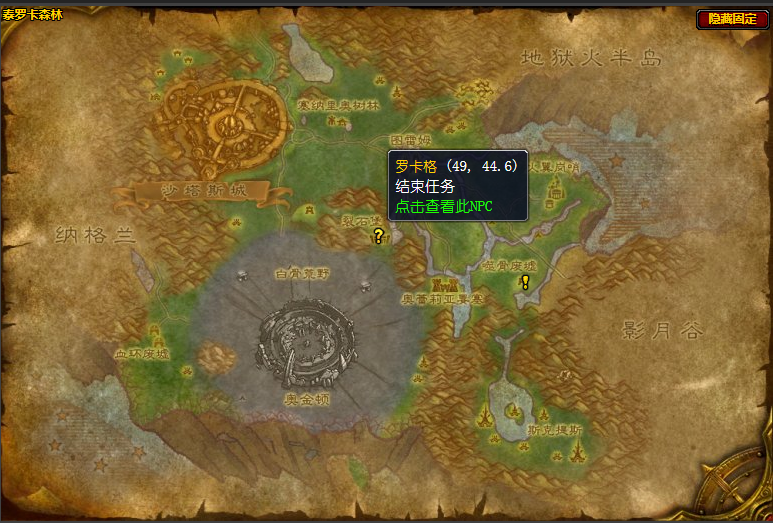Select the yellow question mark quest marker
Viewport: 773px width, 523px height.
tap(378, 236)
